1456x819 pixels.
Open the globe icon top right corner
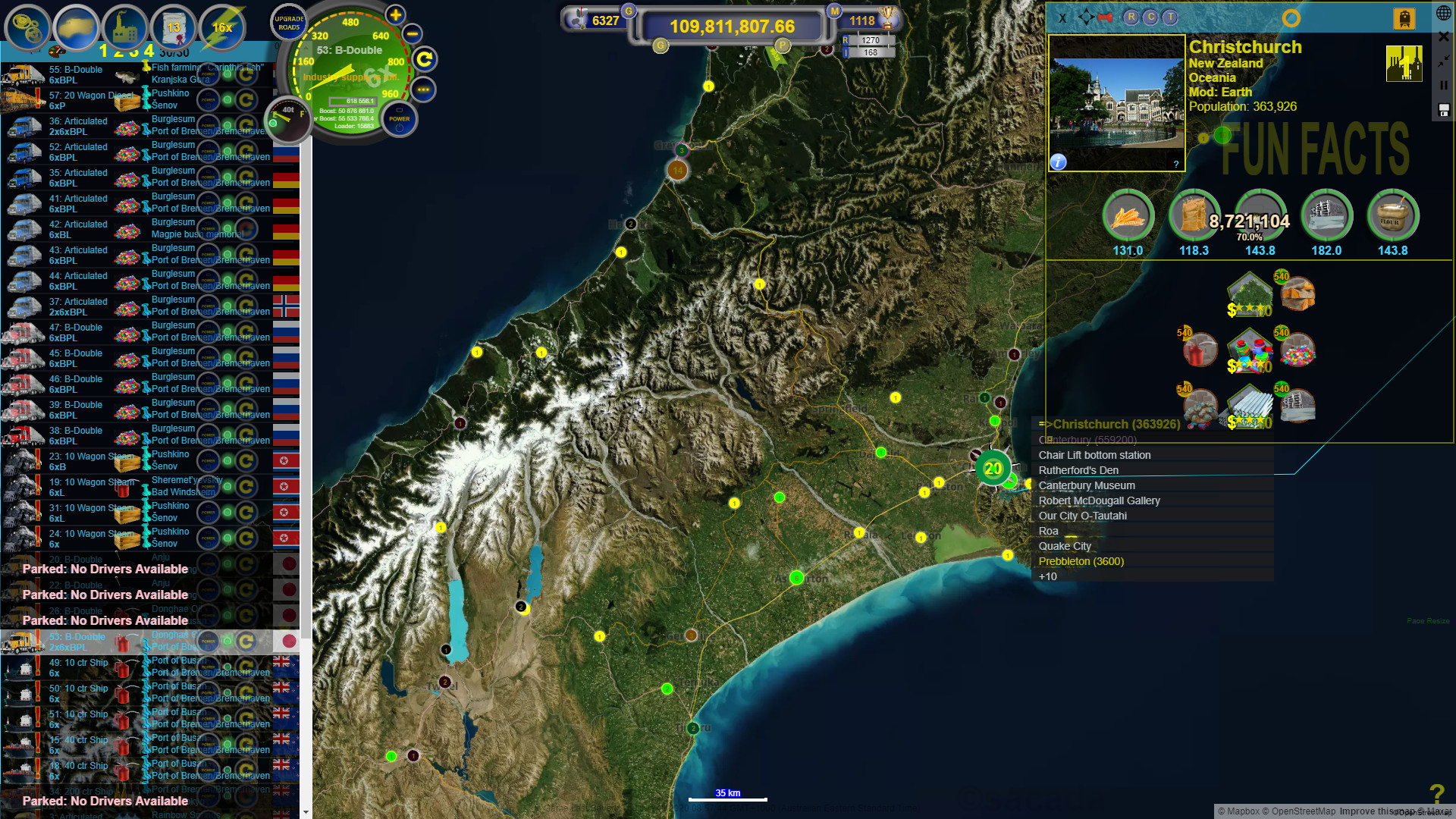1444,12
